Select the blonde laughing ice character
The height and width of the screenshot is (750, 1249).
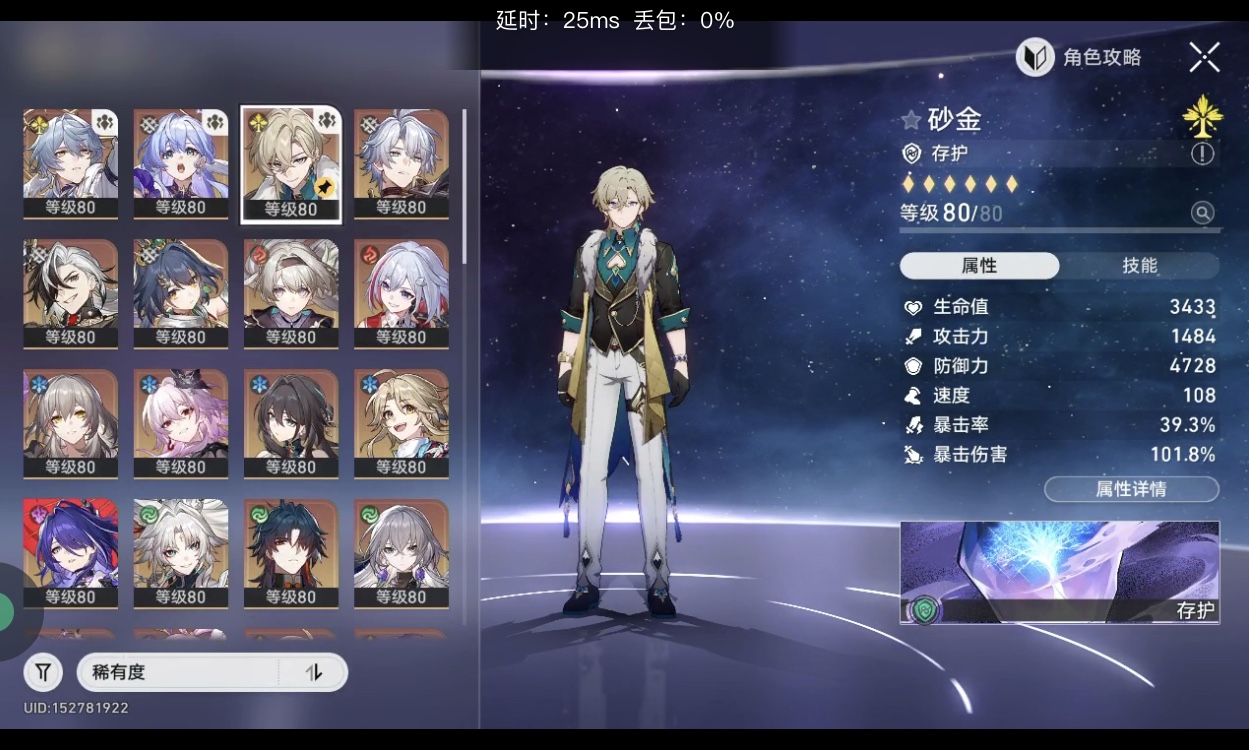pyautogui.click(x=401, y=423)
